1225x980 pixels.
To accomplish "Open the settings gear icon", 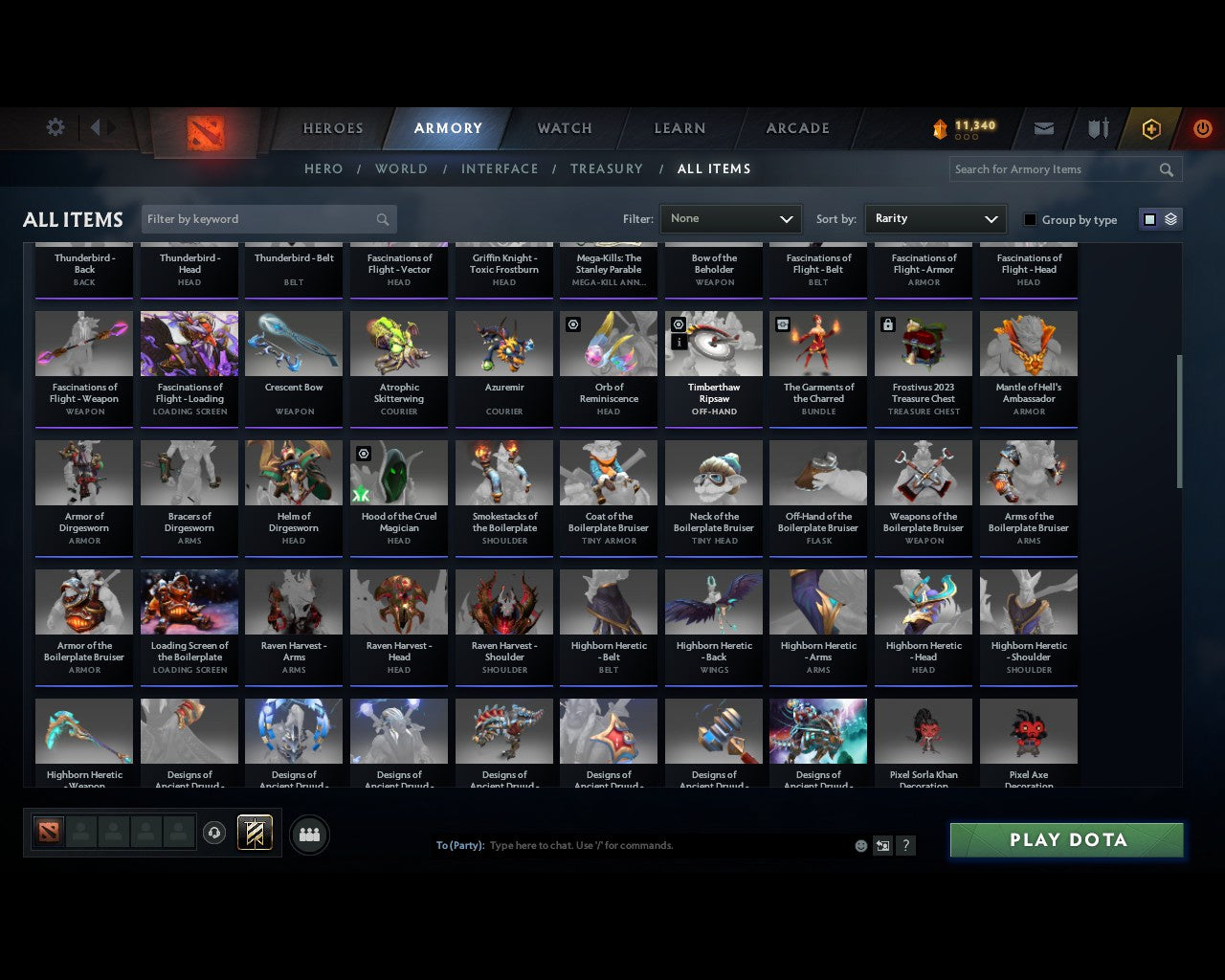I will pos(55,127).
